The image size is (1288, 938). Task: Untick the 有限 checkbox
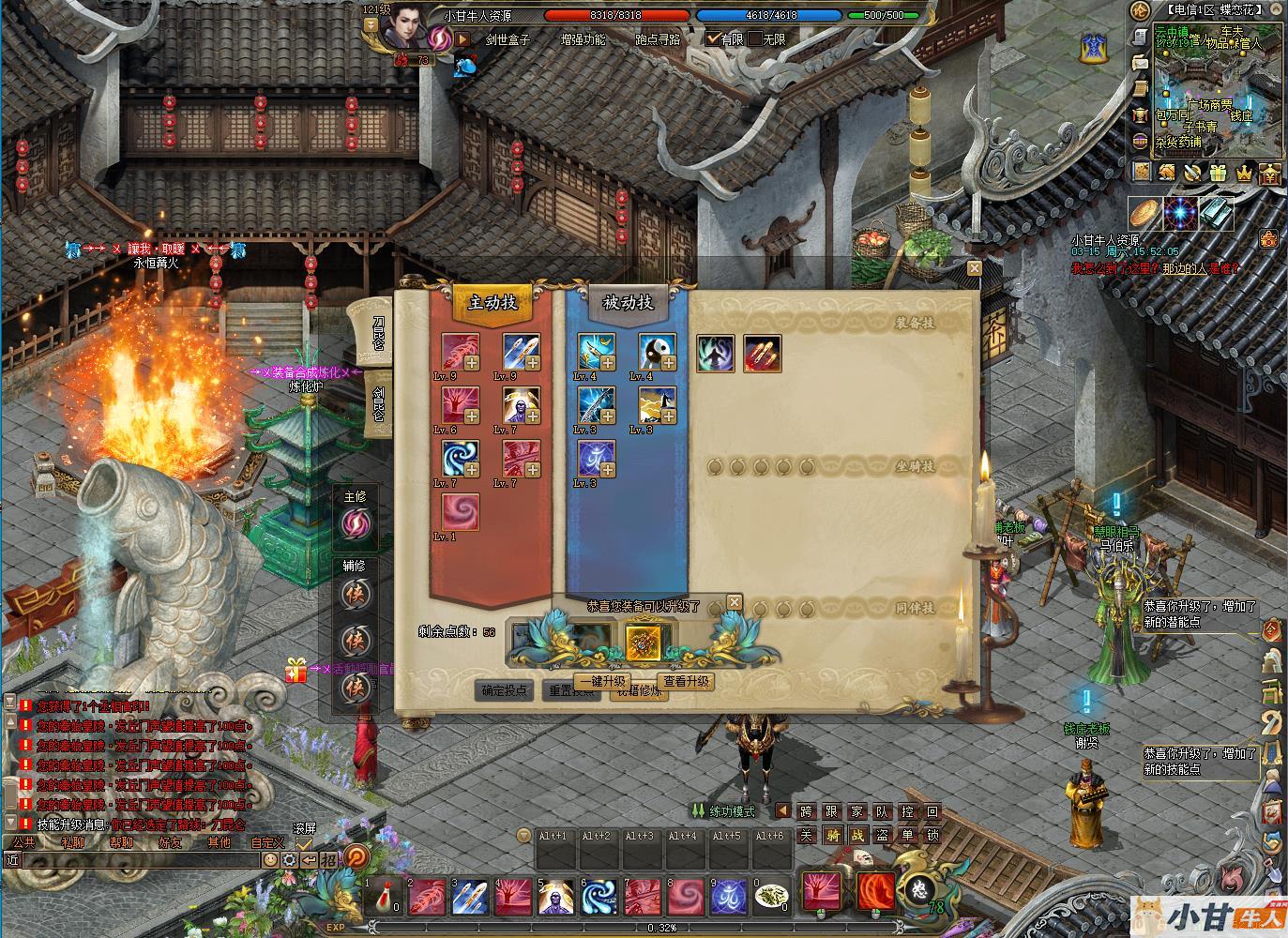pyautogui.click(x=714, y=39)
